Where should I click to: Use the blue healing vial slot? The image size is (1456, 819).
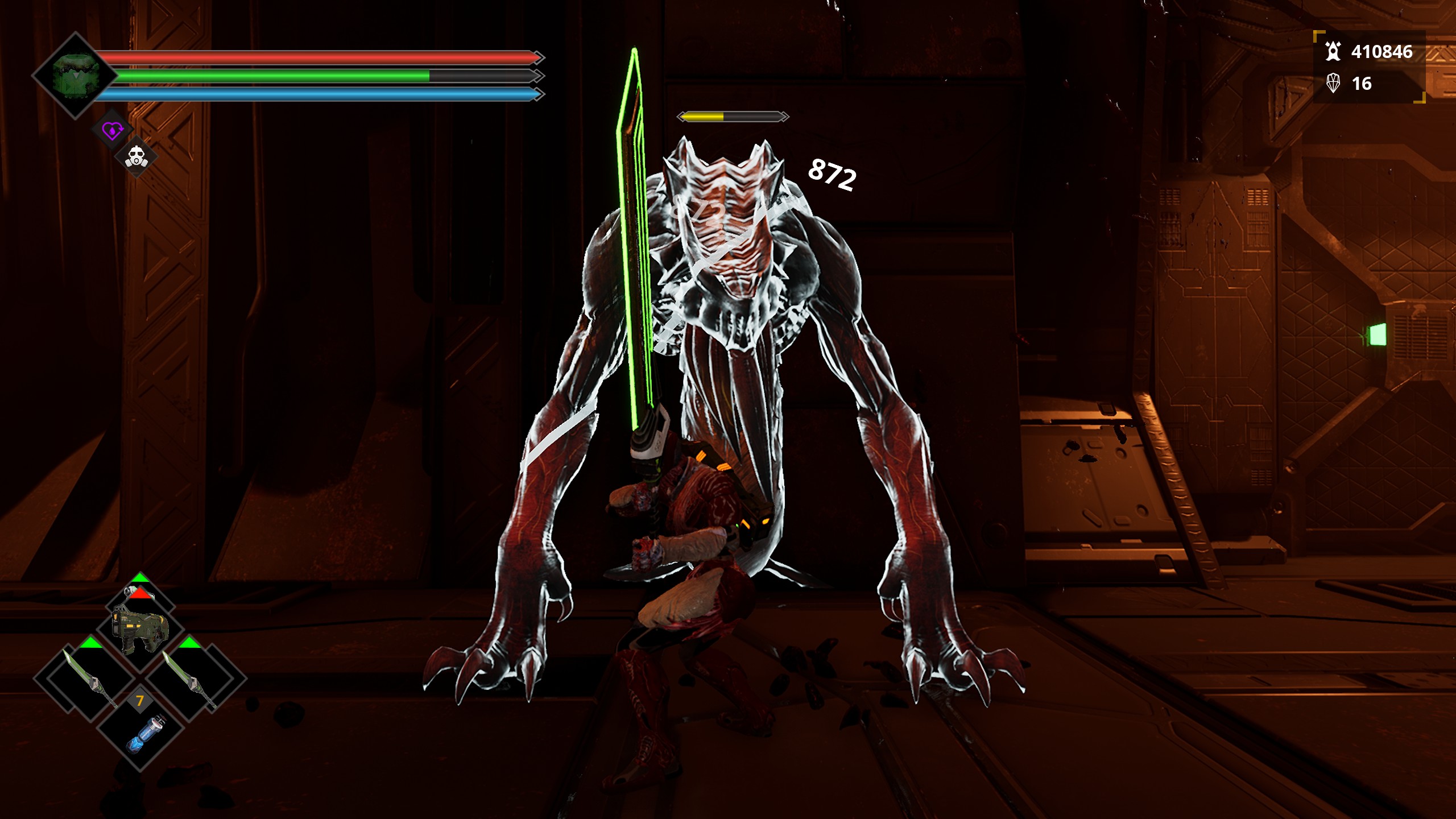tap(141, 733)
